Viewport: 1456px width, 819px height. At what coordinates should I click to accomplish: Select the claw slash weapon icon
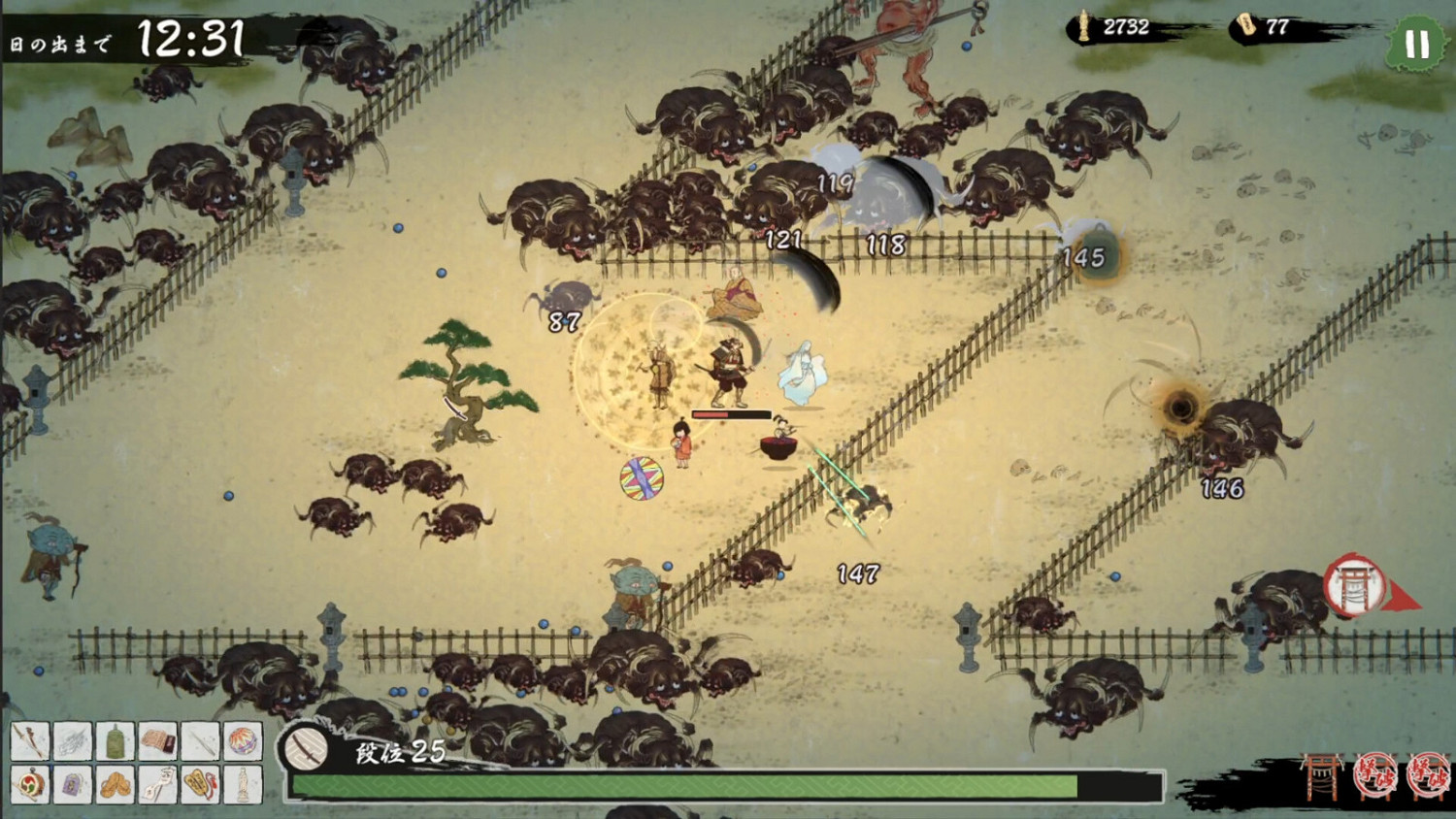point(72,743)
